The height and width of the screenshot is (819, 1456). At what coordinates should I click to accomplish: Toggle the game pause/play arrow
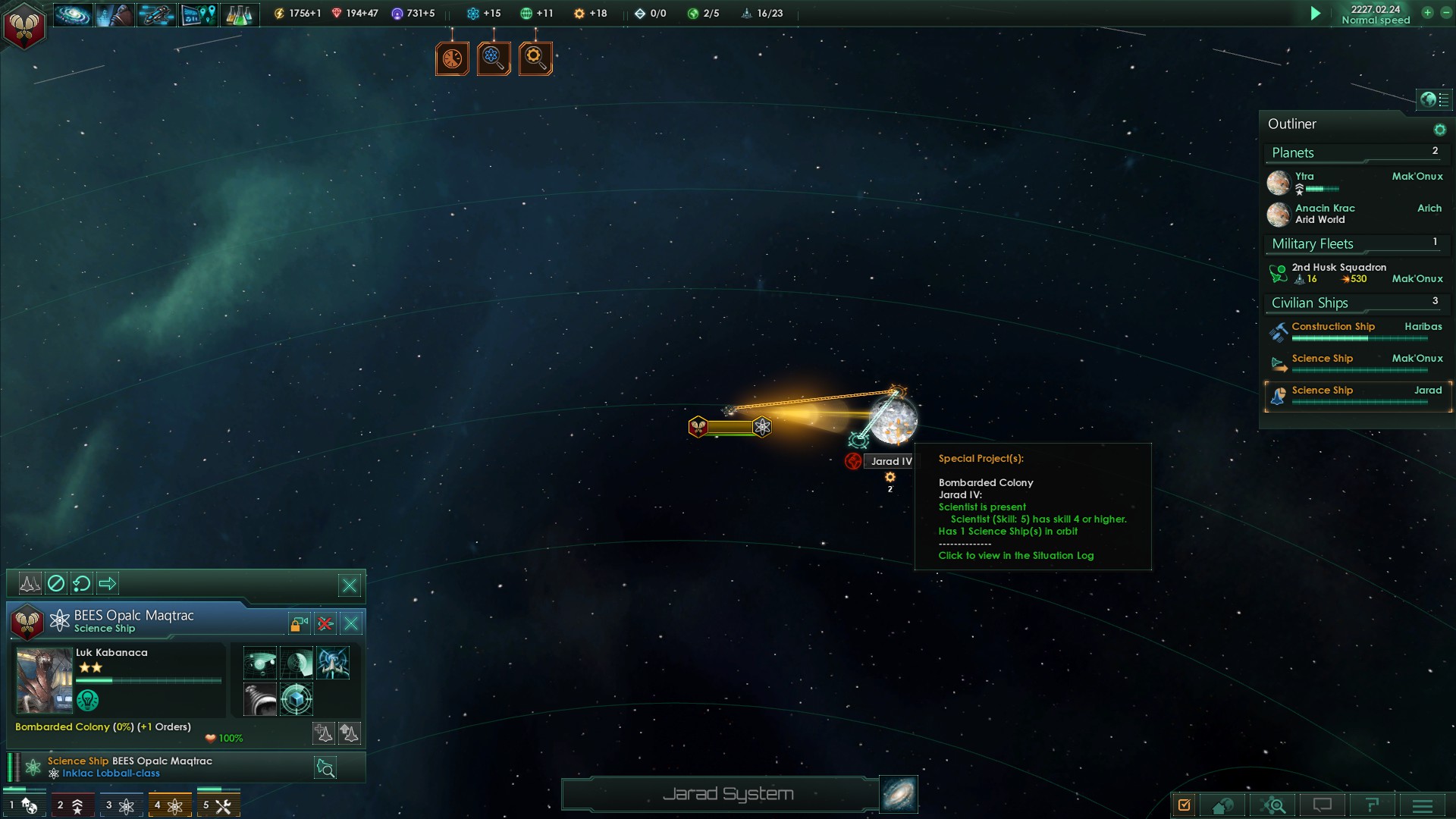pyautogui.click(x=1316, y=14)
